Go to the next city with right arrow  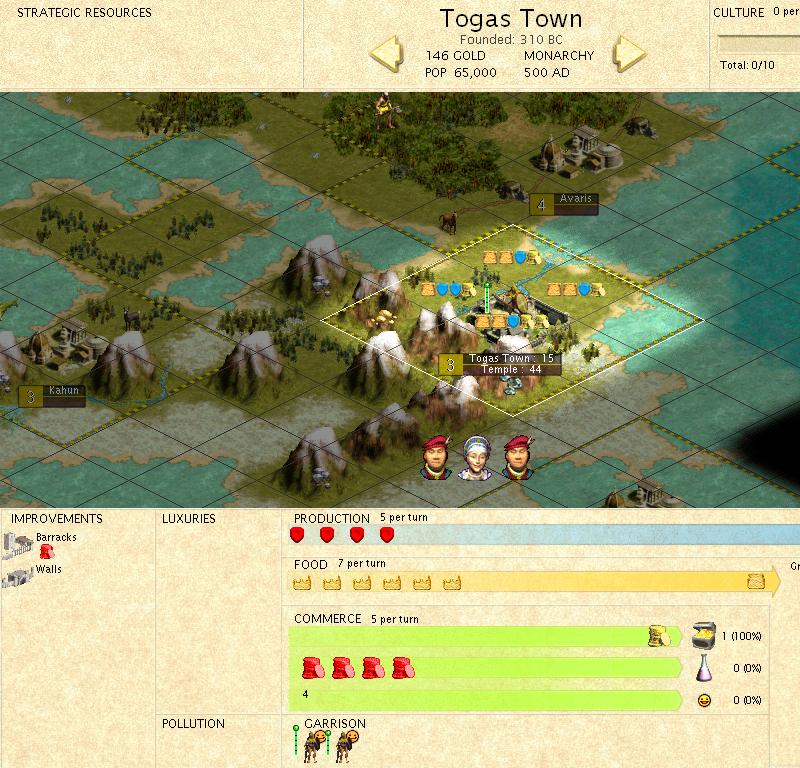pos(630,54)
